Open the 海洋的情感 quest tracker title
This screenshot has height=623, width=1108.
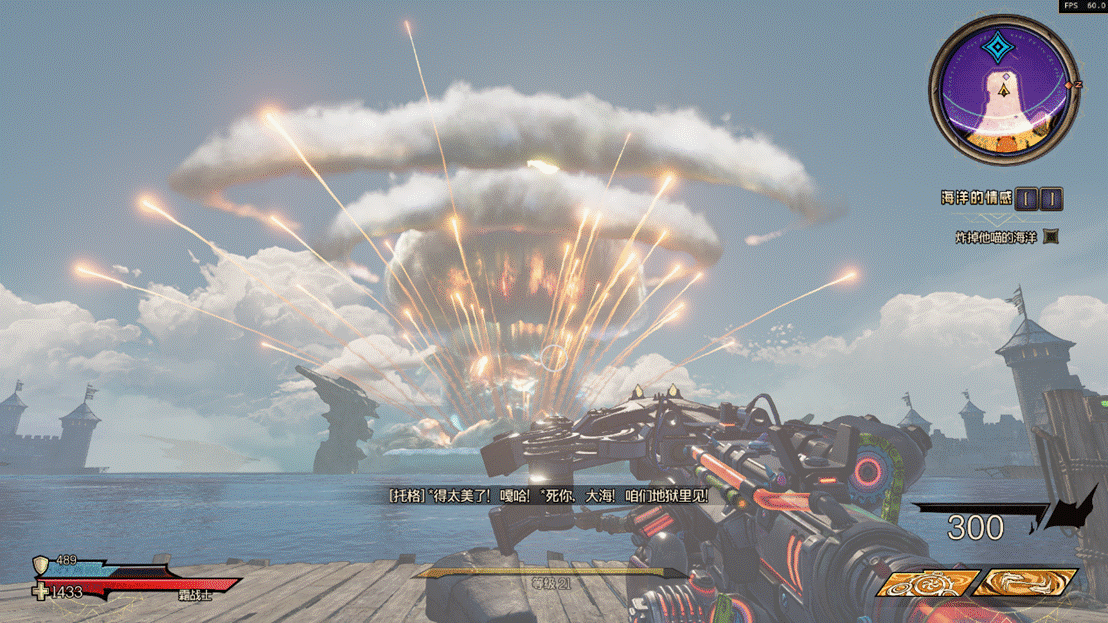point(977,199)
